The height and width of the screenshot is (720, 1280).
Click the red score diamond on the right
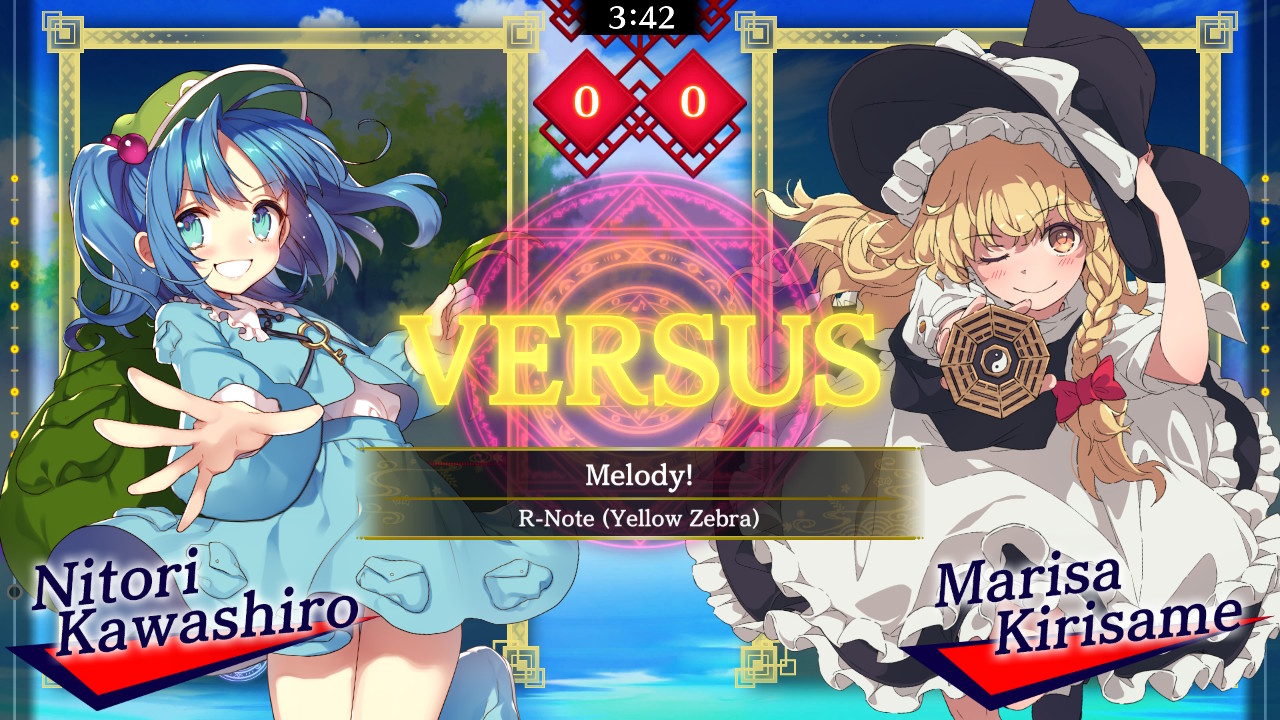695,101
